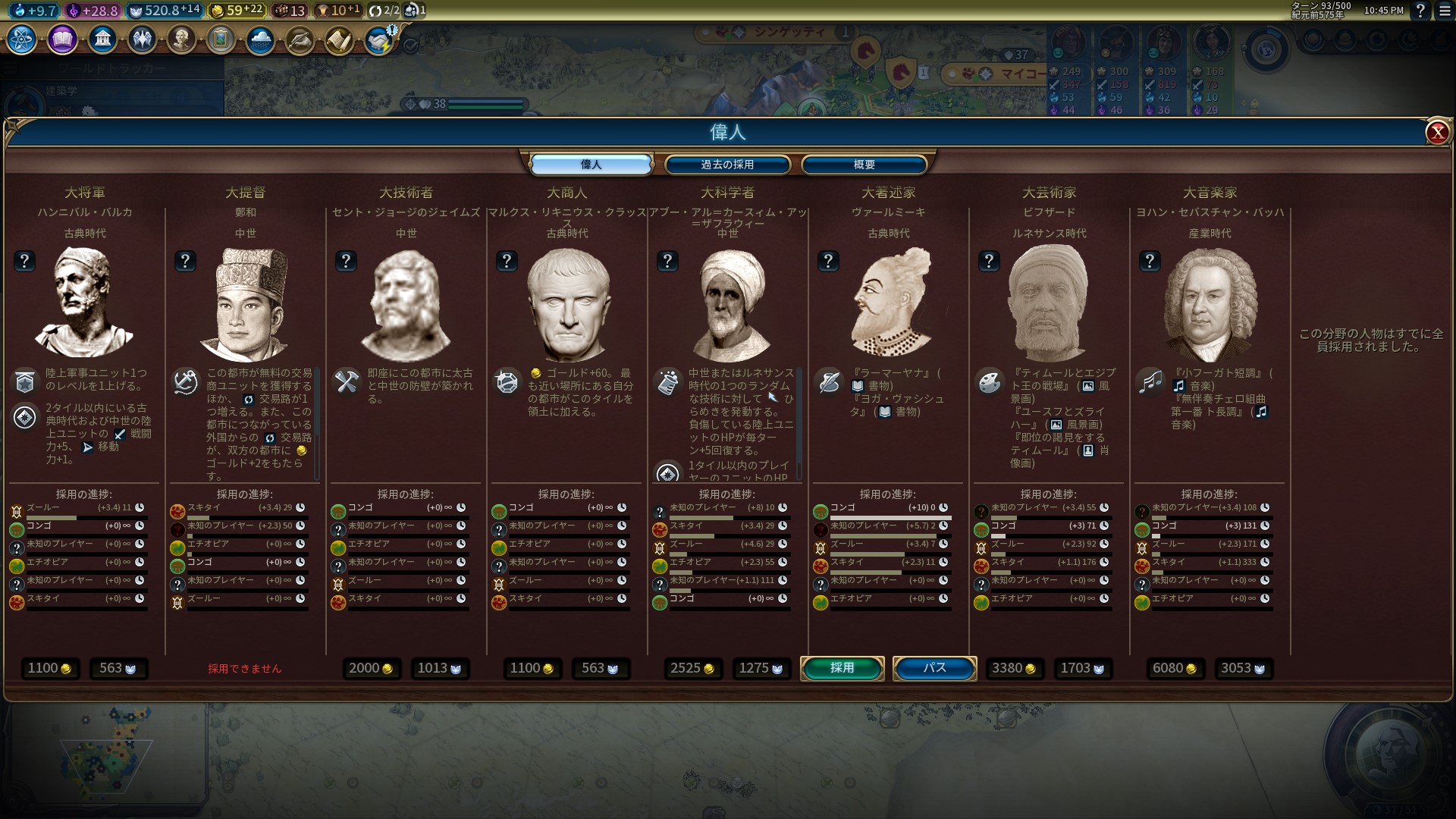The width and height of the screenshot is (1456, 819).
Task: Open the government building icon
Action: 102,39
